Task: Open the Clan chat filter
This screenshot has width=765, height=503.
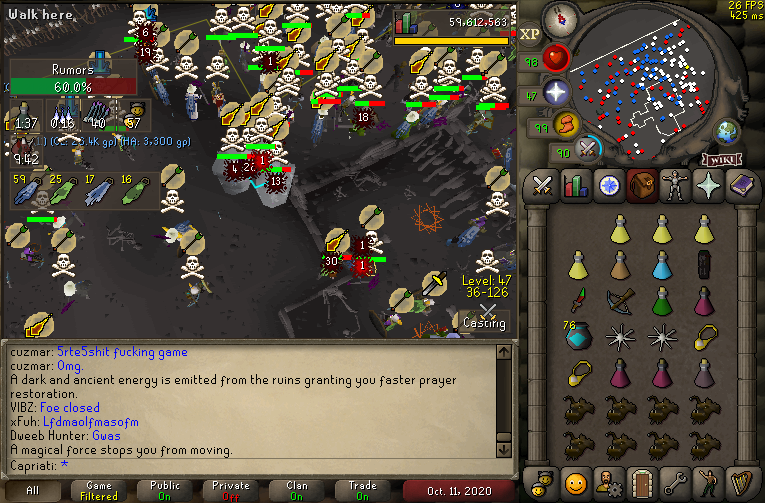Action: pos(297,490)
